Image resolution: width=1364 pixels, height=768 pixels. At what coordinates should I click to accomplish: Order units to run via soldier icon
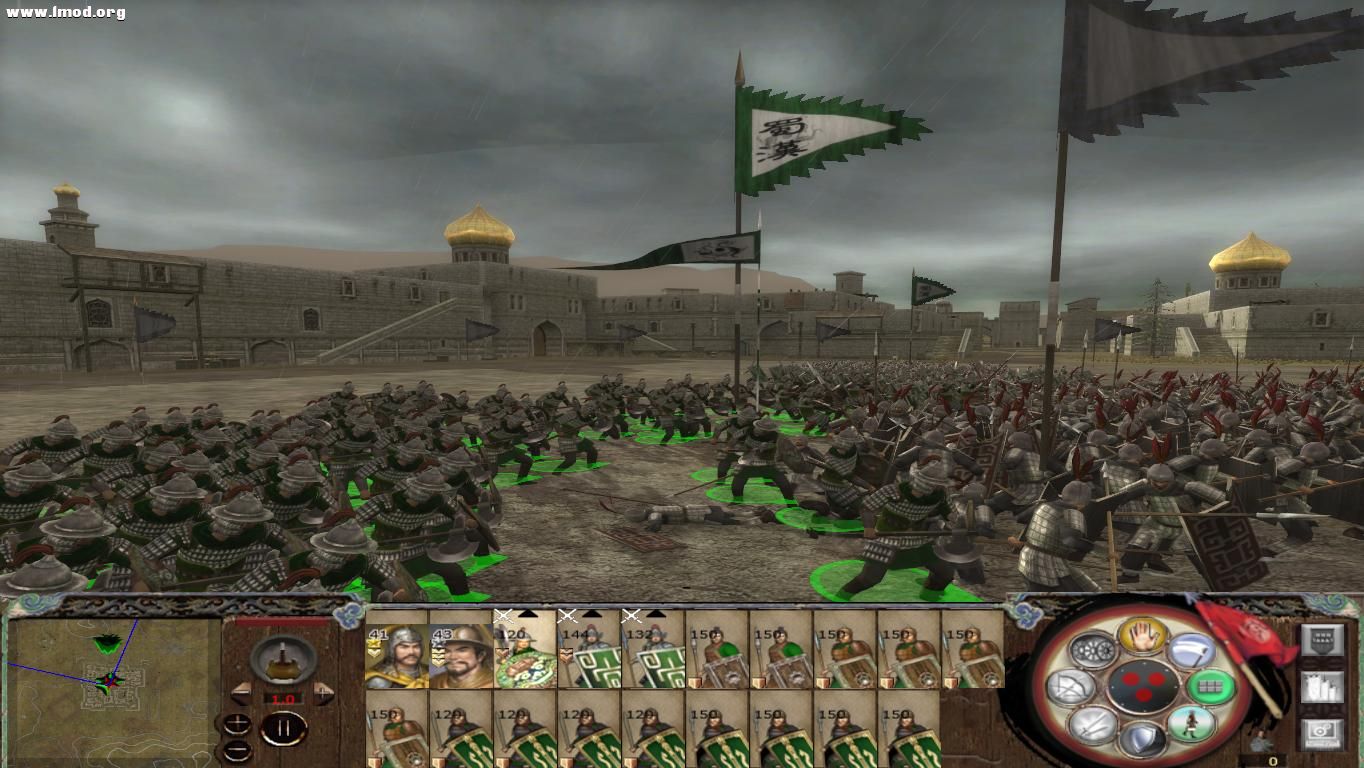[x=1190, y=724]
